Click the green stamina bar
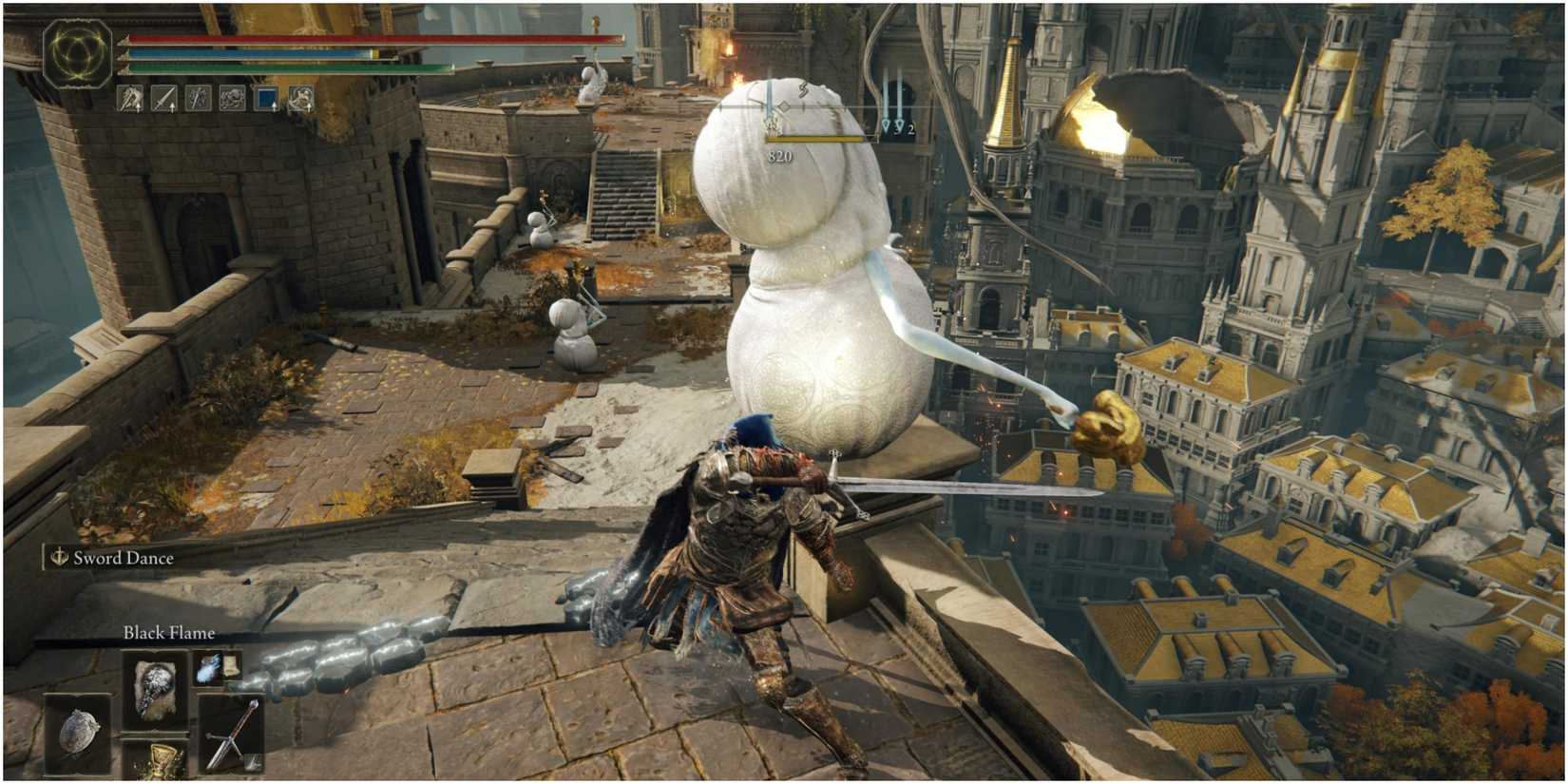Viewport: 1568px width, 784px height. coord(285,68)
